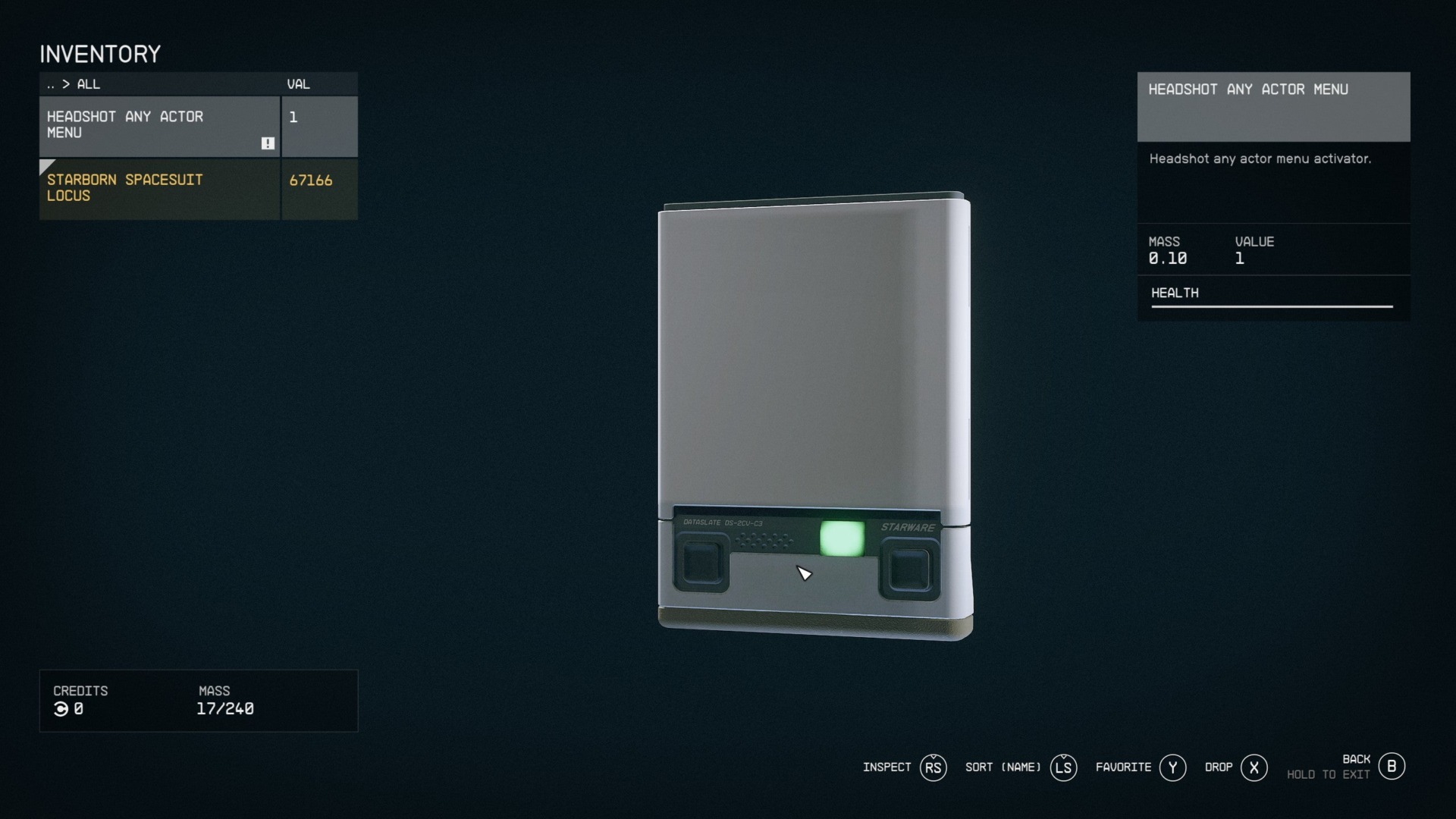Sort items by the VAL column header

click(x=298, y=84)
